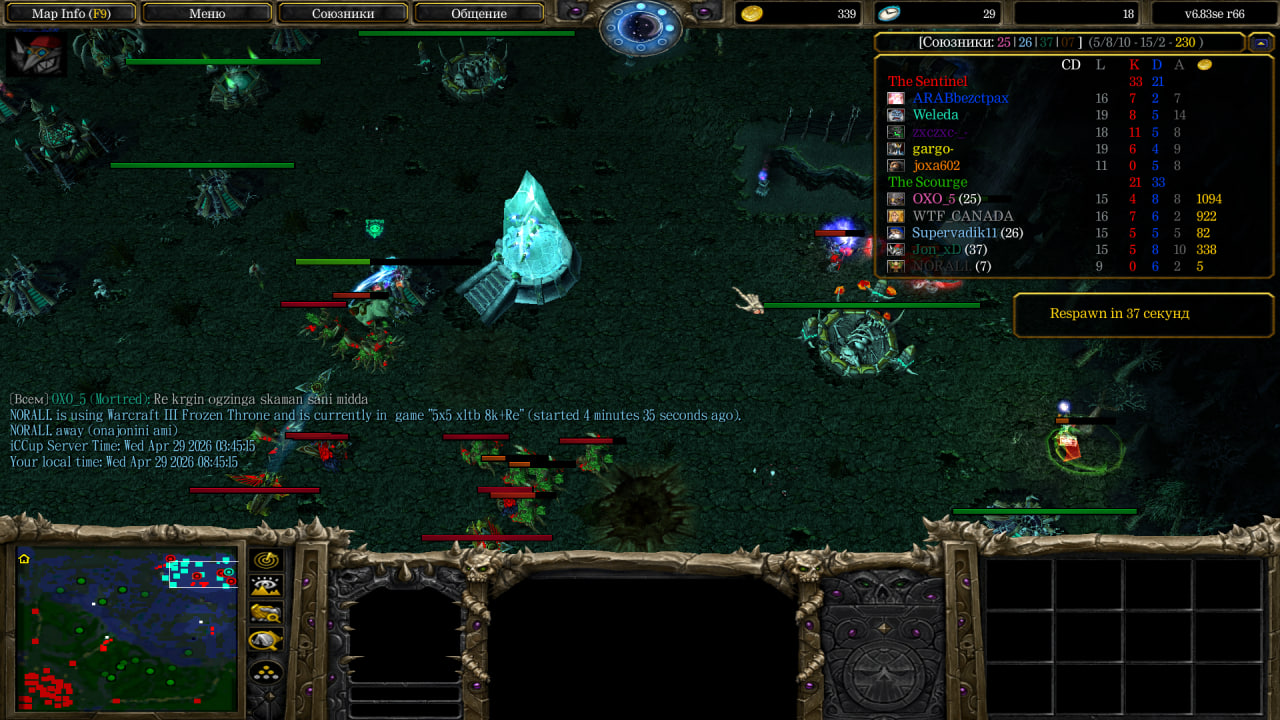The height and width of the screenshot is (720, 1280).
Task: Toggle formation movement with the dots button
Action: 266,672
